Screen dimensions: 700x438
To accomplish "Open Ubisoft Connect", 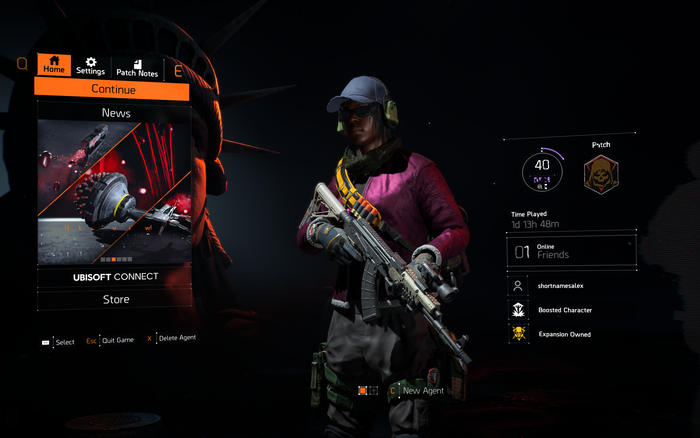I will point(115,276).
